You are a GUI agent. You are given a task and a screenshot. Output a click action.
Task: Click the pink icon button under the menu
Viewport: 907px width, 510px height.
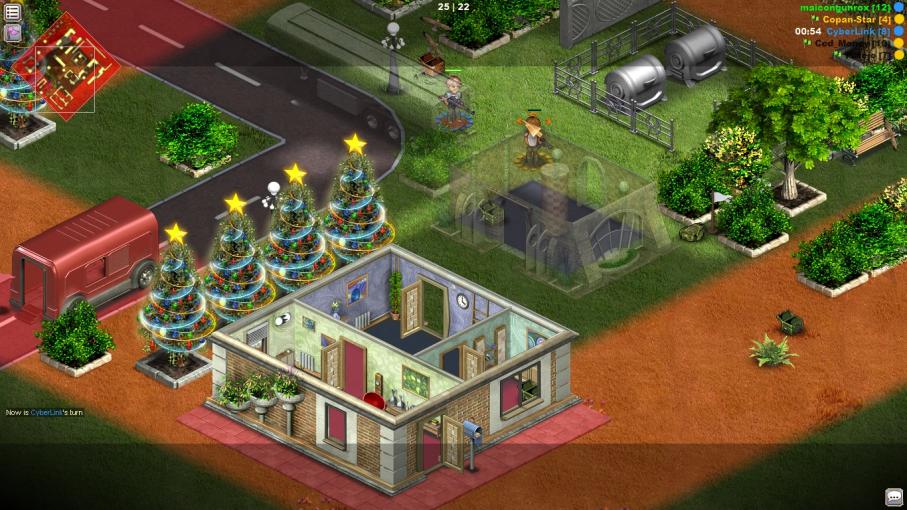13,32
